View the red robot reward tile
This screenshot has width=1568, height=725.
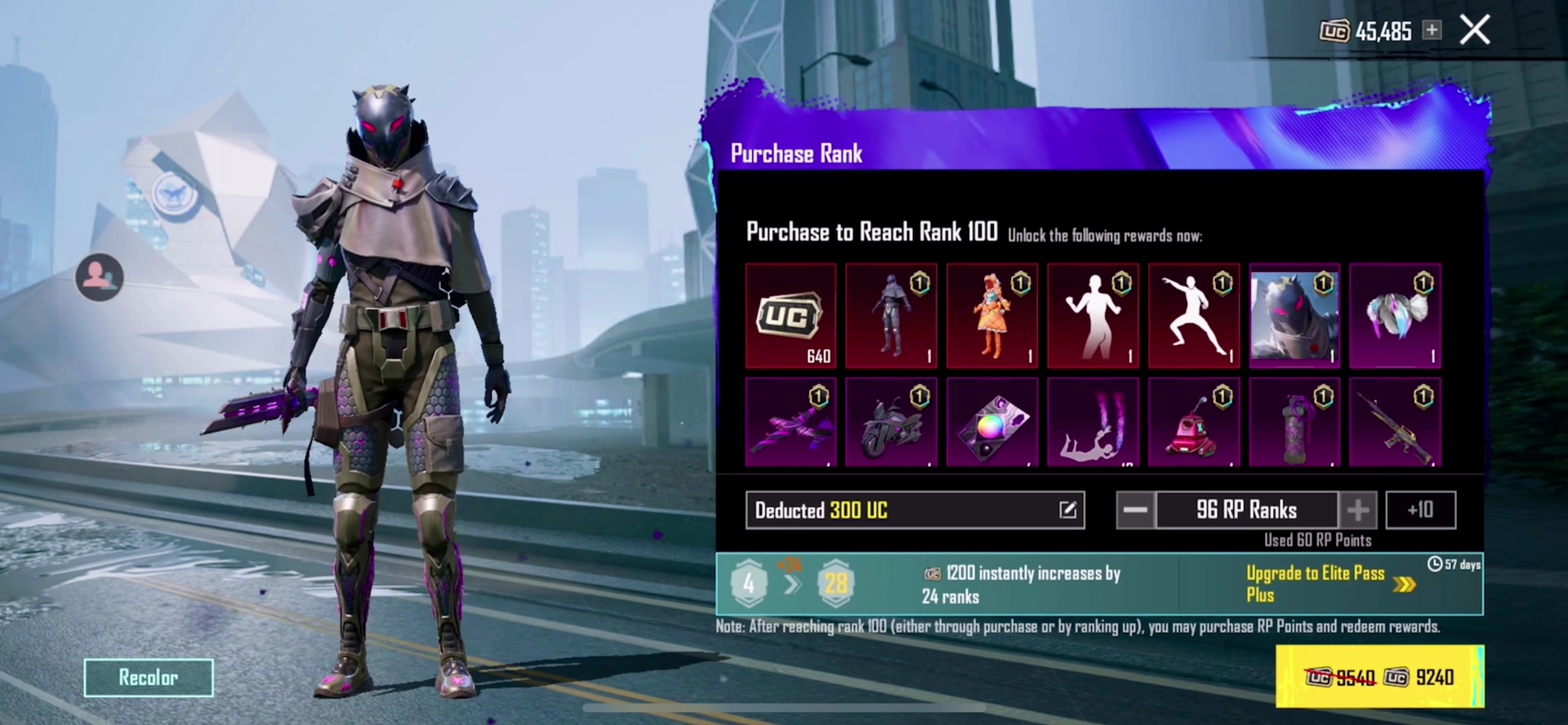(1194, 422)
